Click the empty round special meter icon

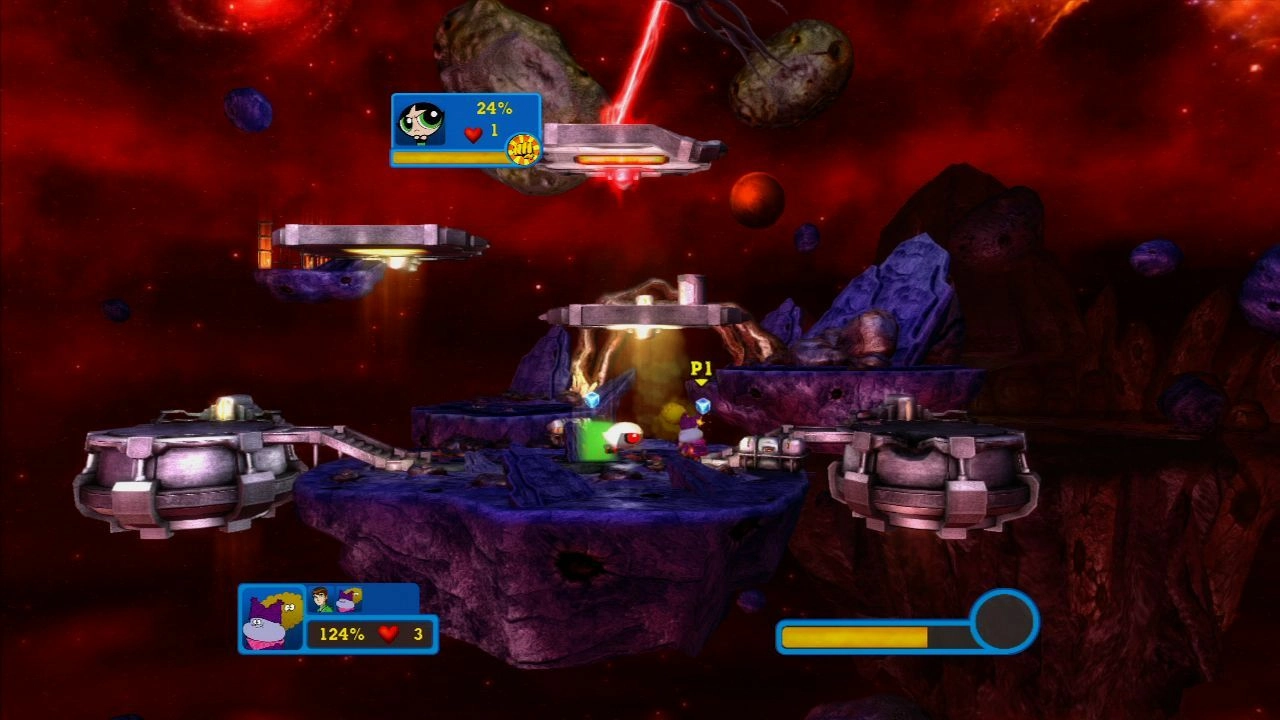(x=1004, y=621)
